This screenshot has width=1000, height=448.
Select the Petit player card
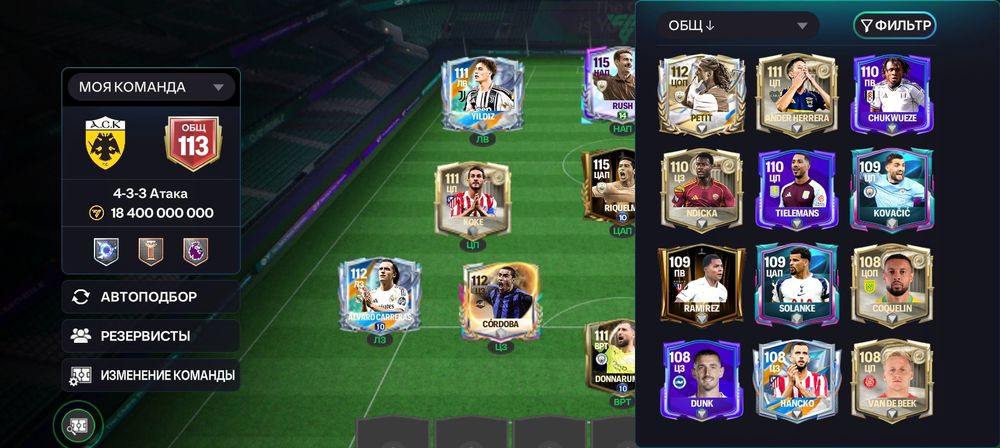click(701, 93)
